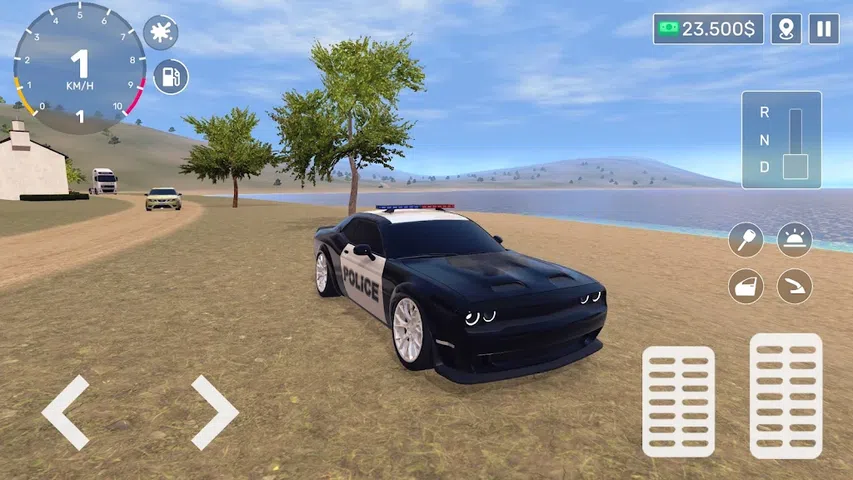Pause the game
Viewport: 853px width, 480px height.
pyautogui.click(x=823, y=29)
